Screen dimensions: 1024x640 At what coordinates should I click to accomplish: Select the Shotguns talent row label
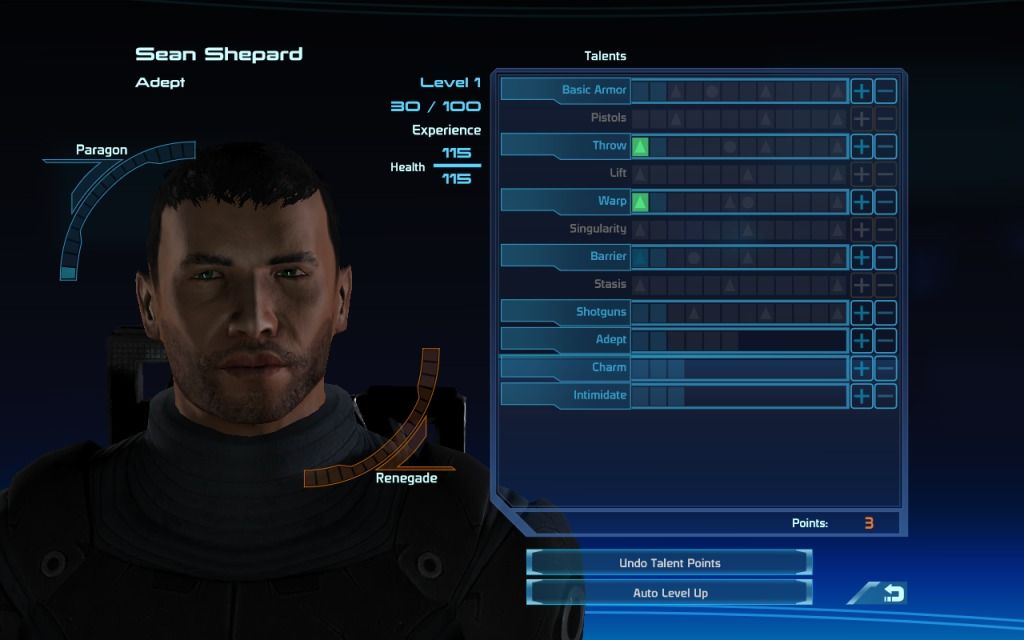pos(567,312)
